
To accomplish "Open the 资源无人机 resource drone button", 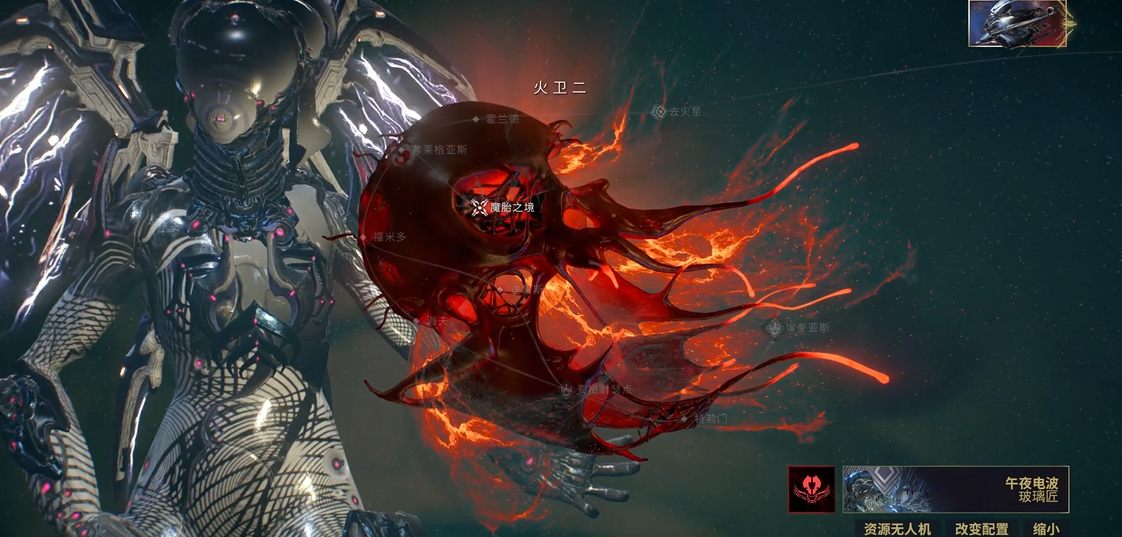I will point(897,528).
